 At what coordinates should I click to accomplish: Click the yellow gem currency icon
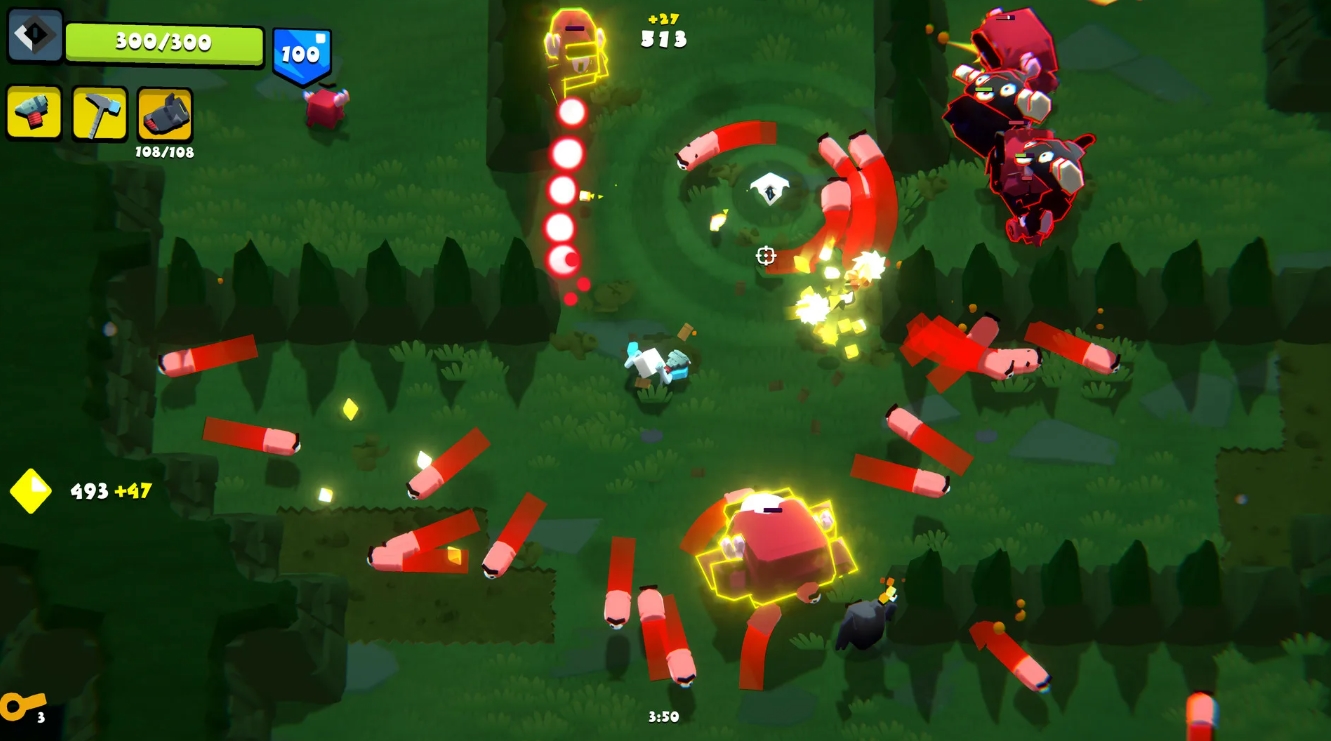[31, 491]
